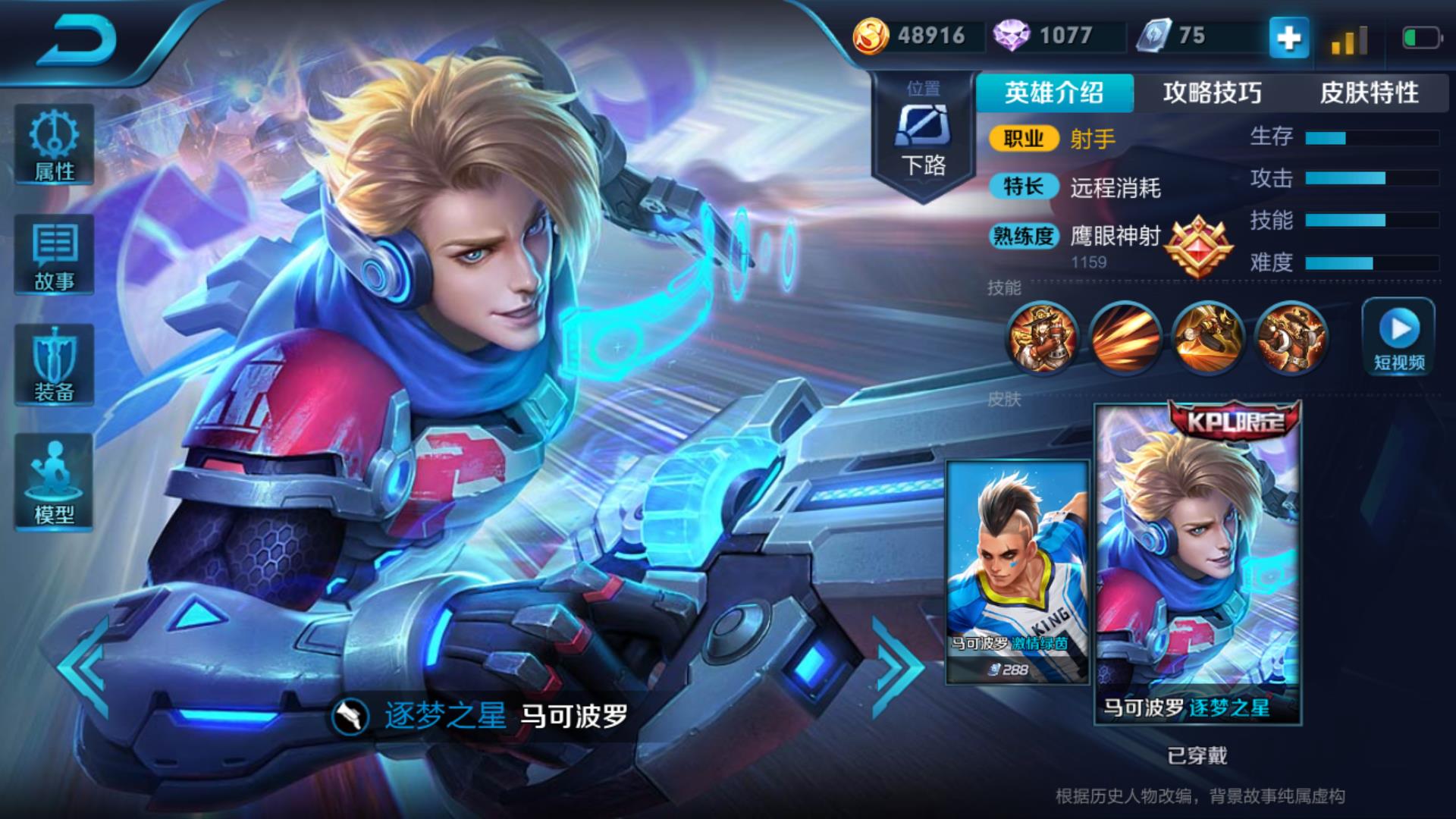Choose the 逐梦之星 KPL limited skin
Screen dimensions: 1456x819
[1197, 565]
